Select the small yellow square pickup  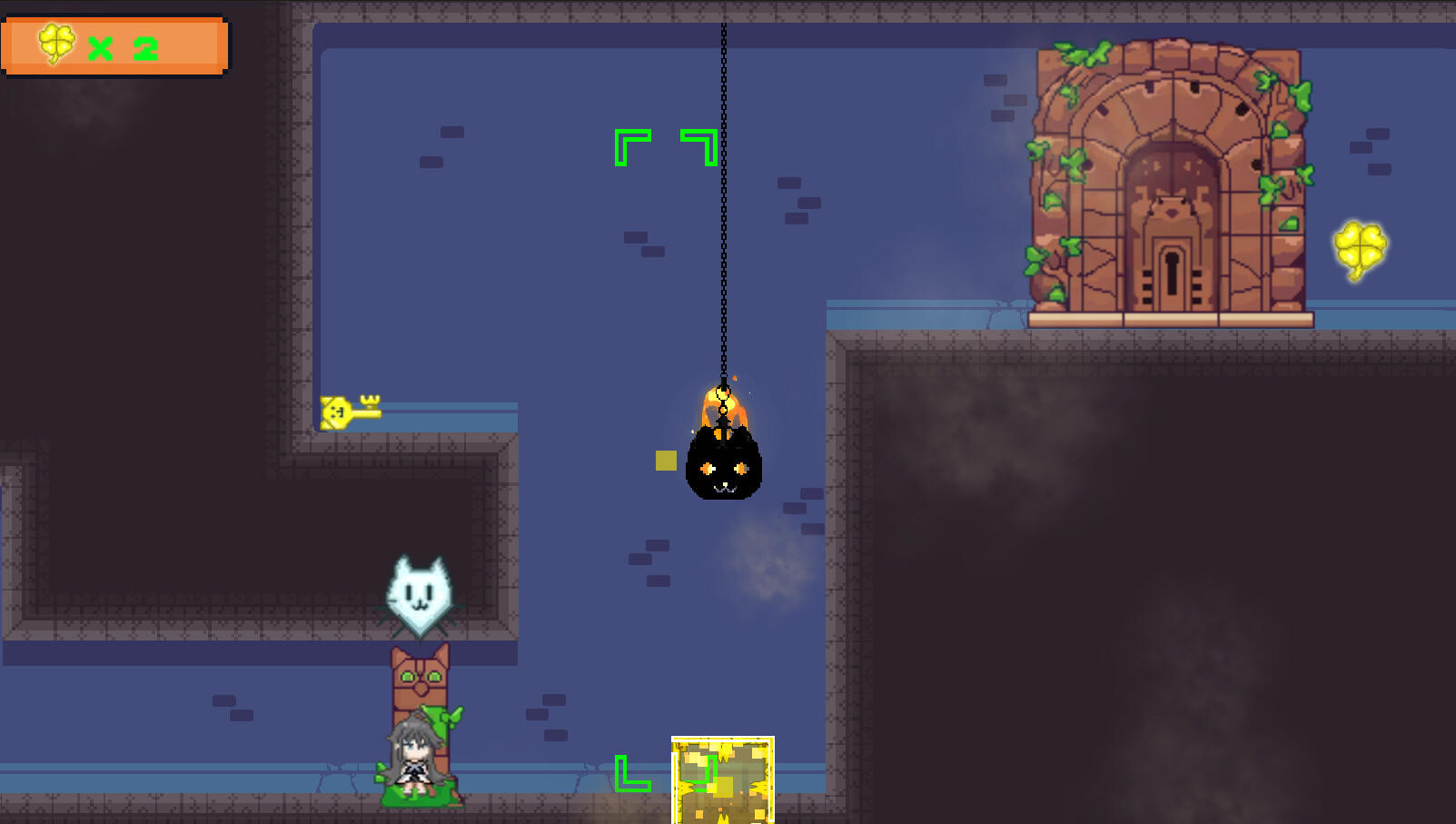664,461
